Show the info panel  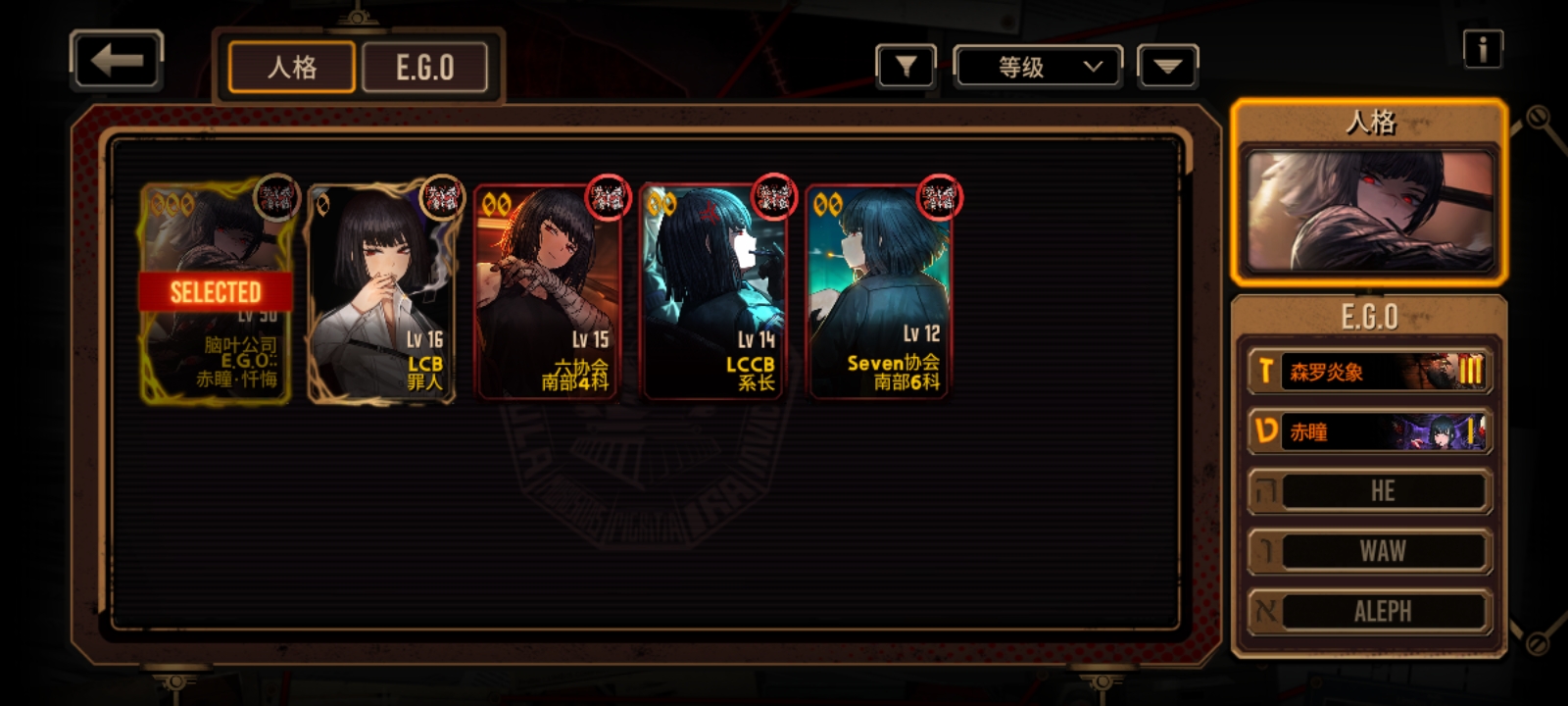point(1483,48)
